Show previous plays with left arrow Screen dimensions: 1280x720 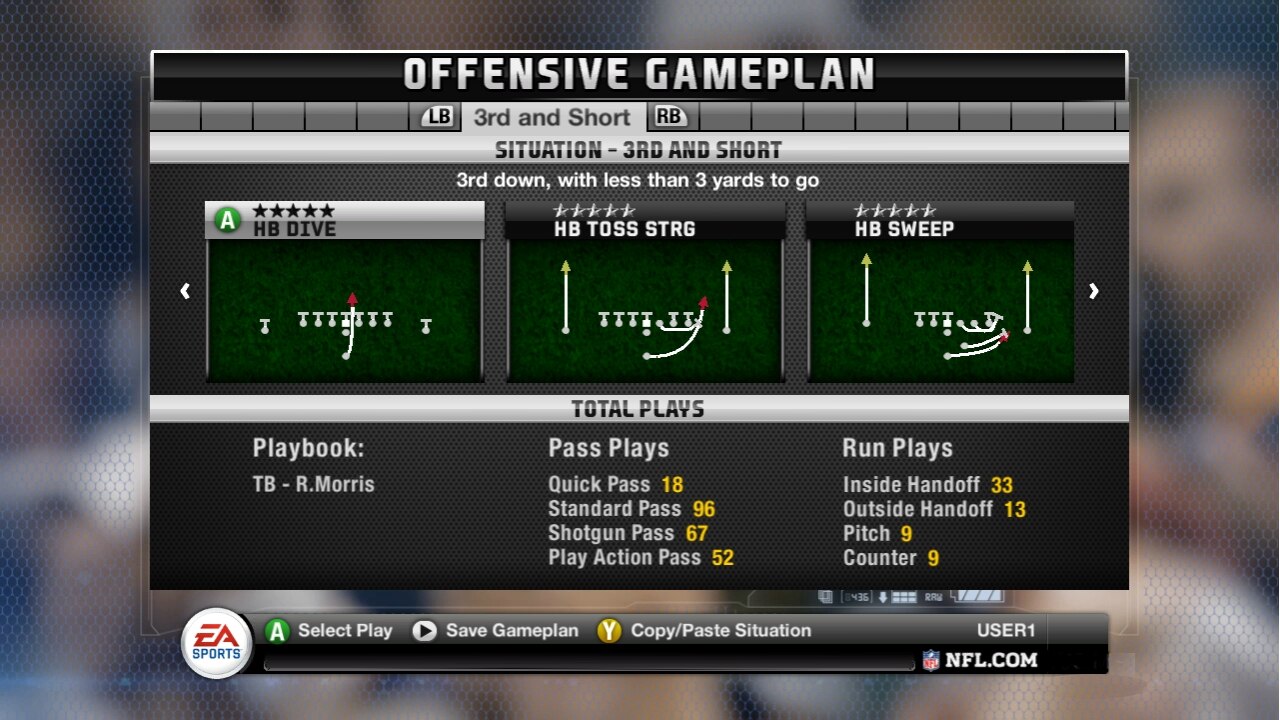[x=185, y=291]
